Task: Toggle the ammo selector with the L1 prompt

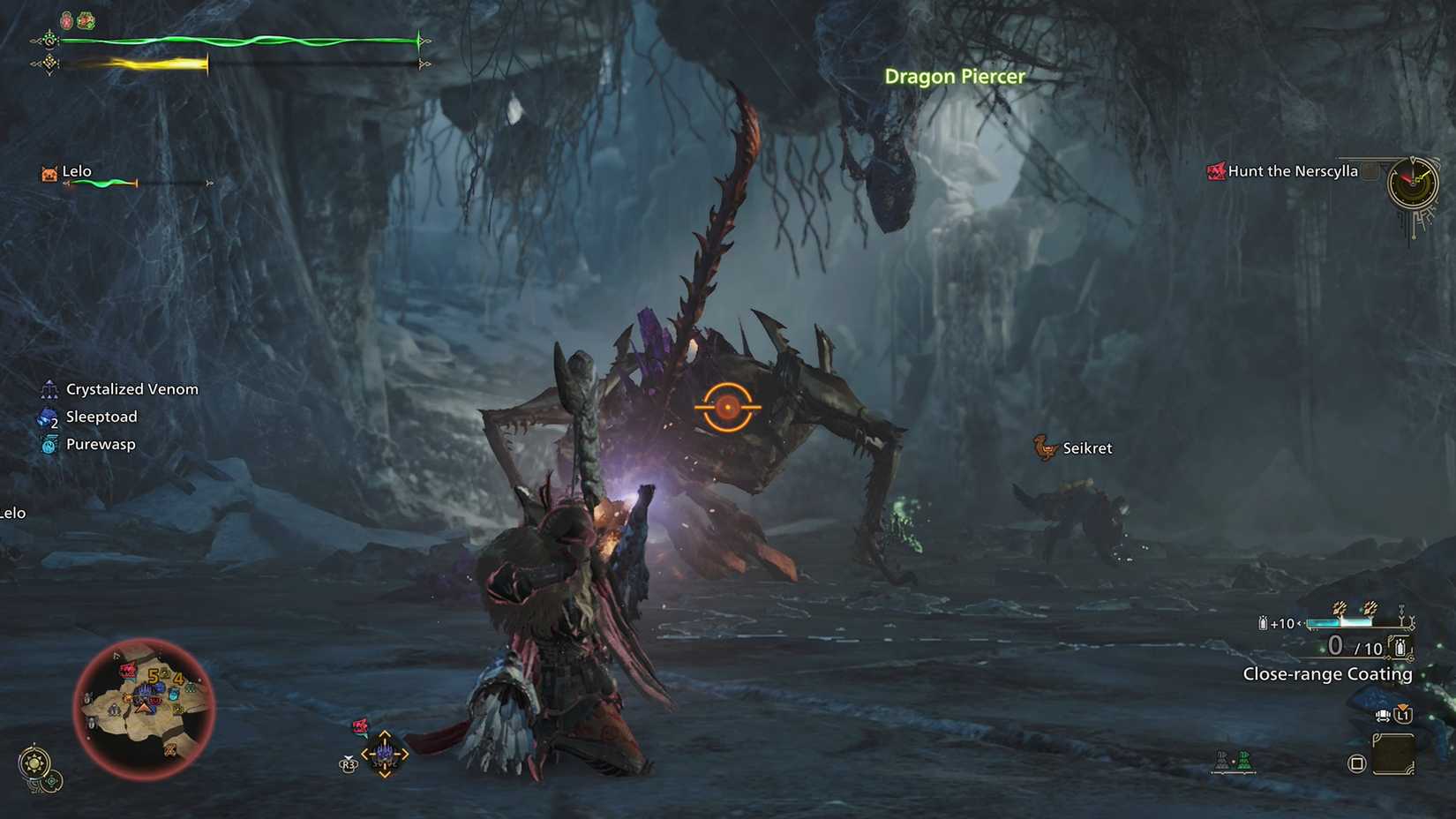Action: tap(1403, 717)
